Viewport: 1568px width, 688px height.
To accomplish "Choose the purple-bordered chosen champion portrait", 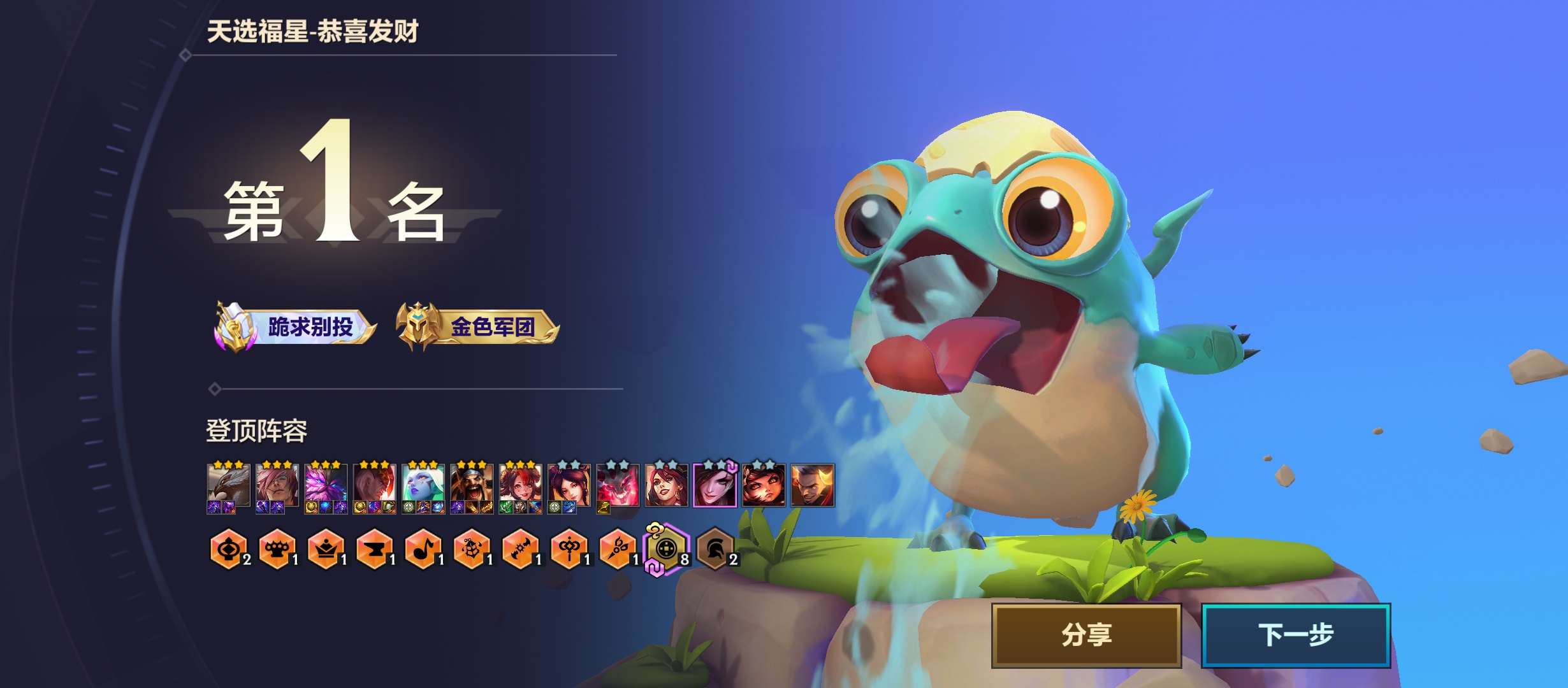I will (715, 485).
